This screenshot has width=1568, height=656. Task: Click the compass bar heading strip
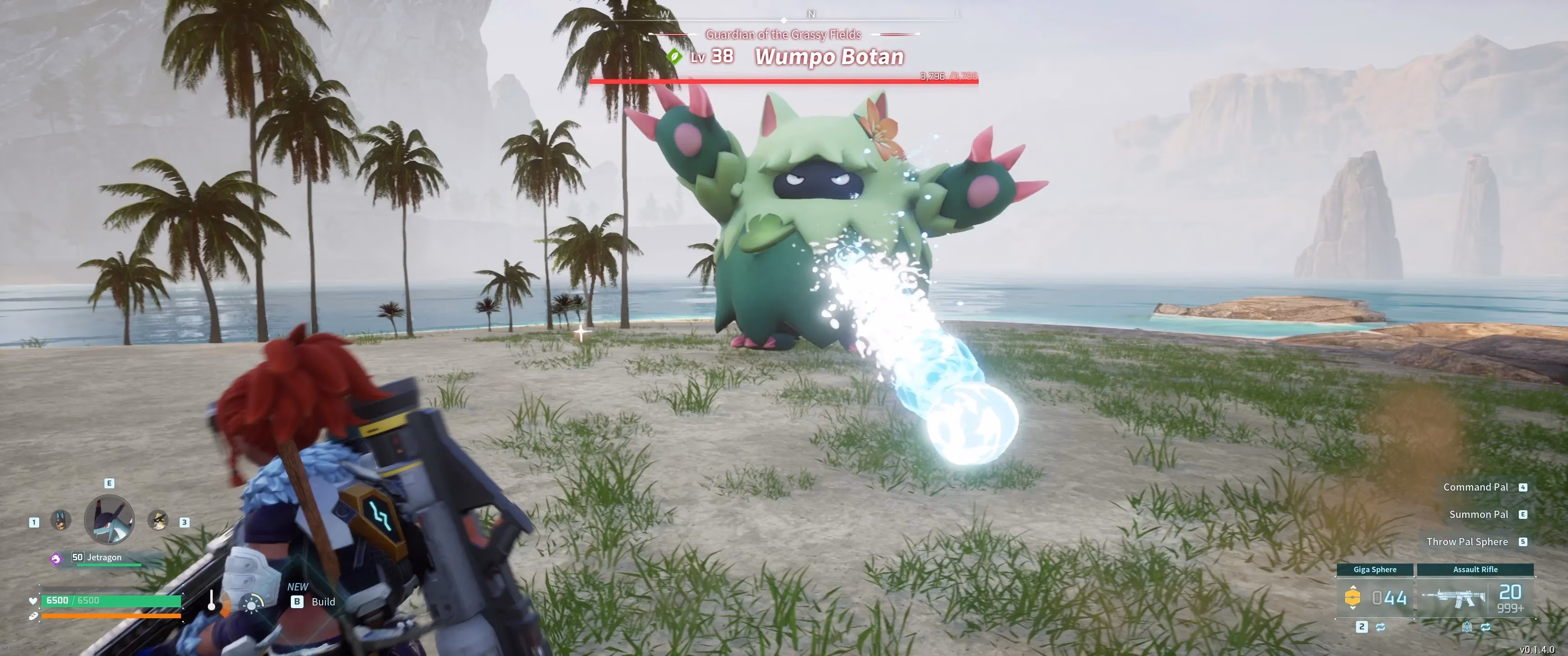(x=811, y=15)
